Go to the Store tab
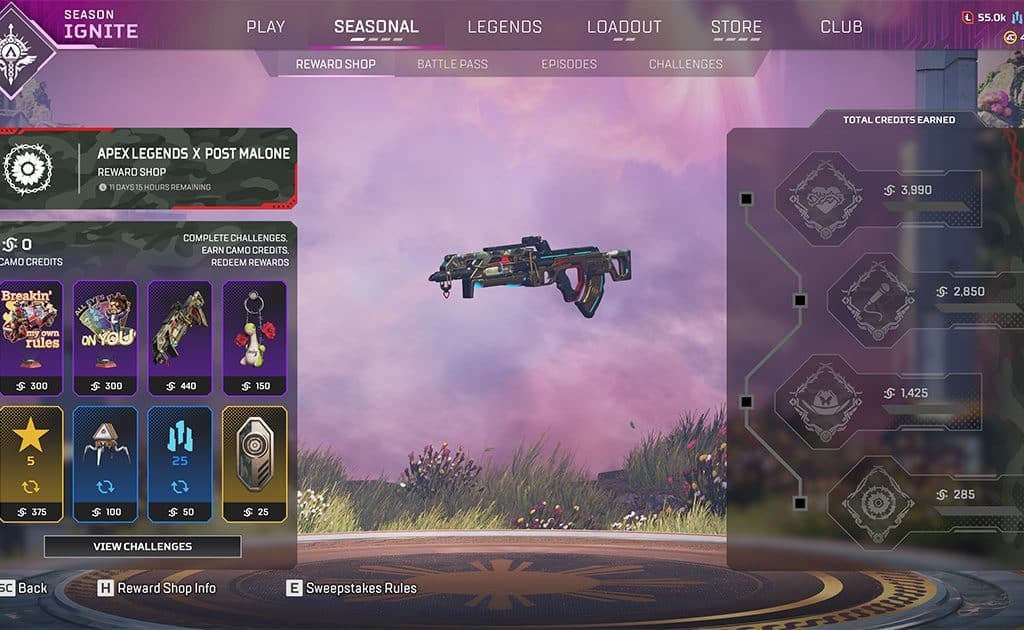 click(x=736, y=27)
